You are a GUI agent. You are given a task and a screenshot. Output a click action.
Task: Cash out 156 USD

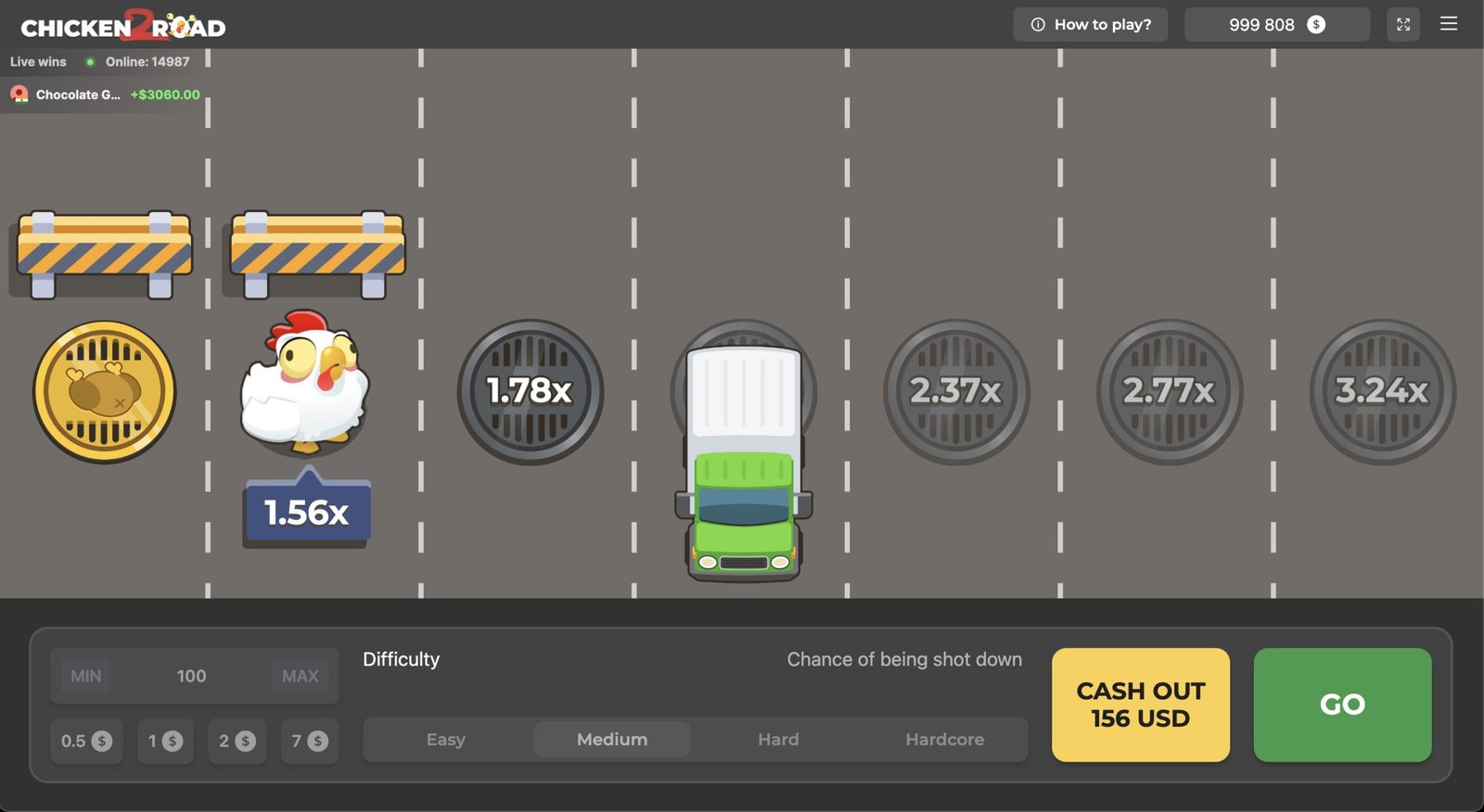(1140, 704)
